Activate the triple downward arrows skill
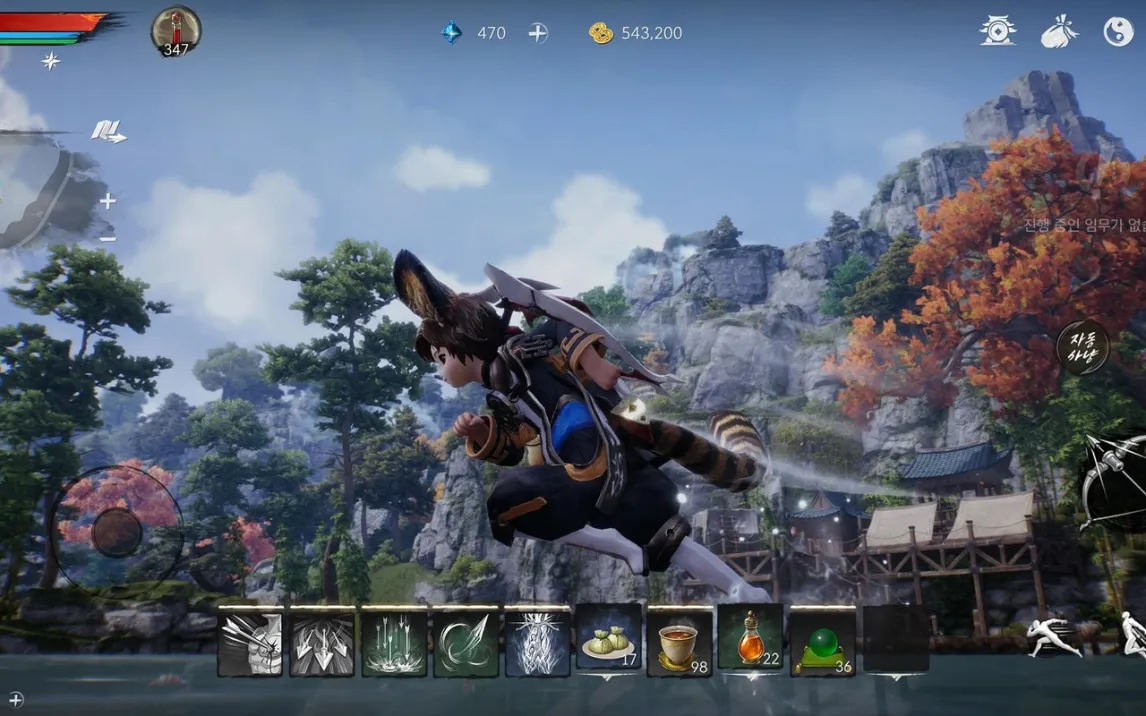This screenshot has width=1146, height=716. coord(322,642)
